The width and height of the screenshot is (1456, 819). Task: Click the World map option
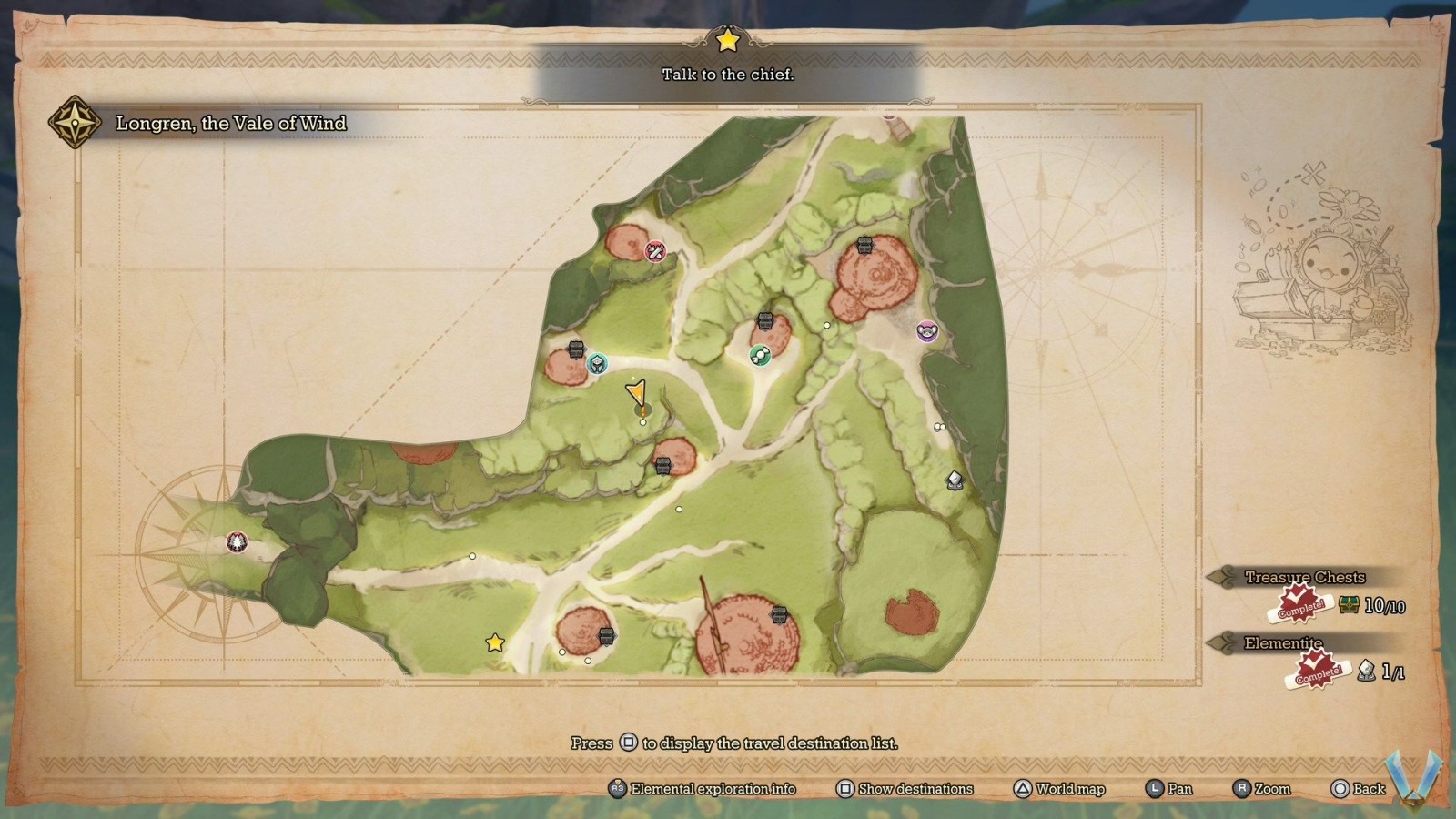pyautogui.click(x=1059, y=789)
